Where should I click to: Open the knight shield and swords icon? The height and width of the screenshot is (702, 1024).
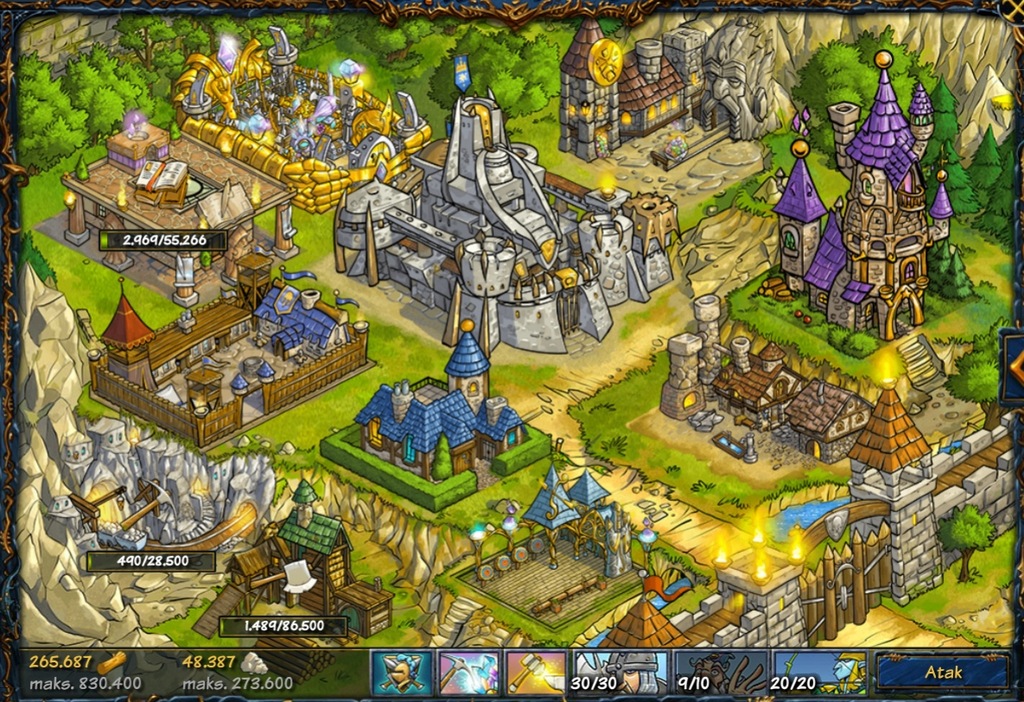tap(402, 673)
